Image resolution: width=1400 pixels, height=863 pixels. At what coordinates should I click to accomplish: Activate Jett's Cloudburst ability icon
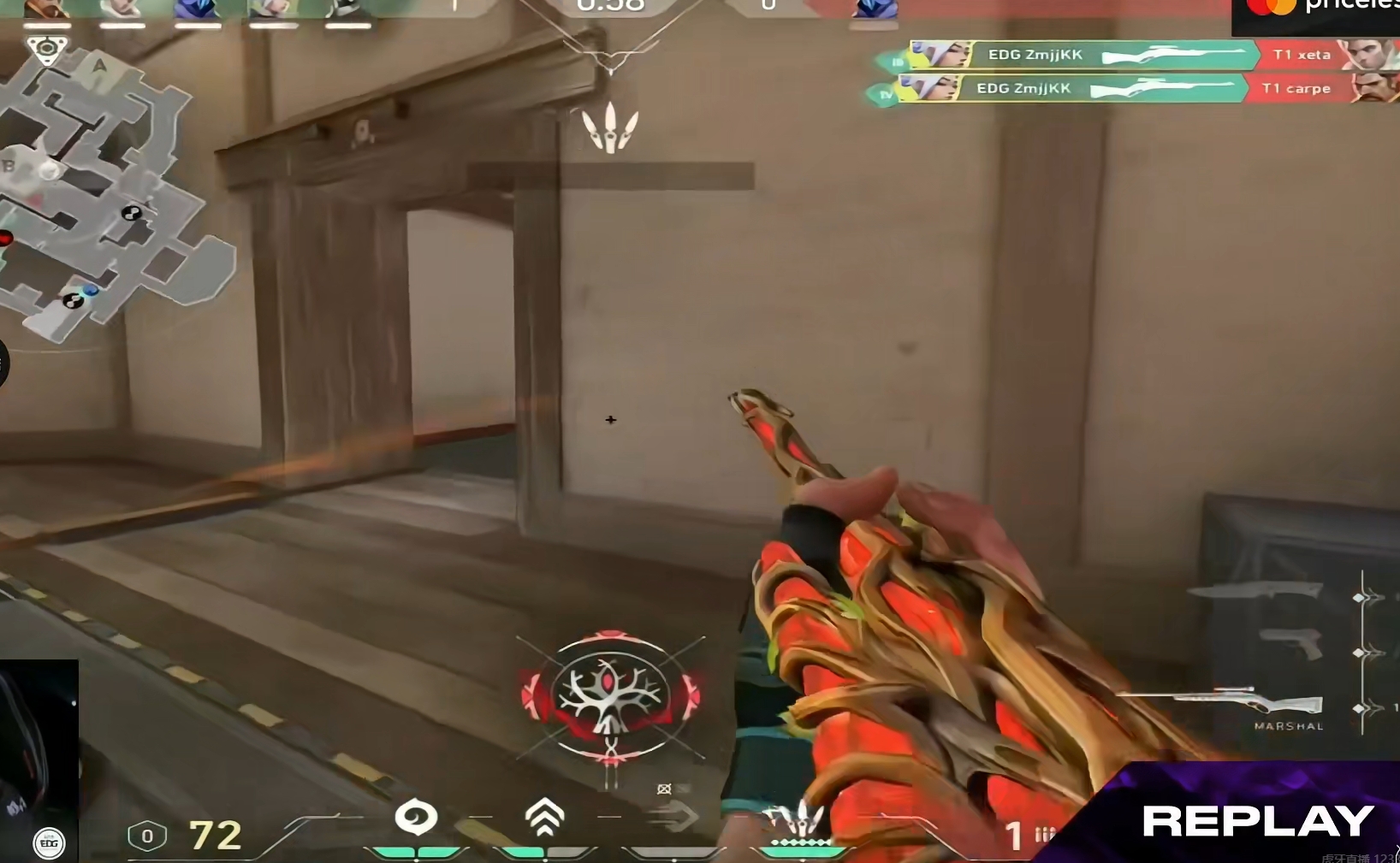click(x=416, y=819)
